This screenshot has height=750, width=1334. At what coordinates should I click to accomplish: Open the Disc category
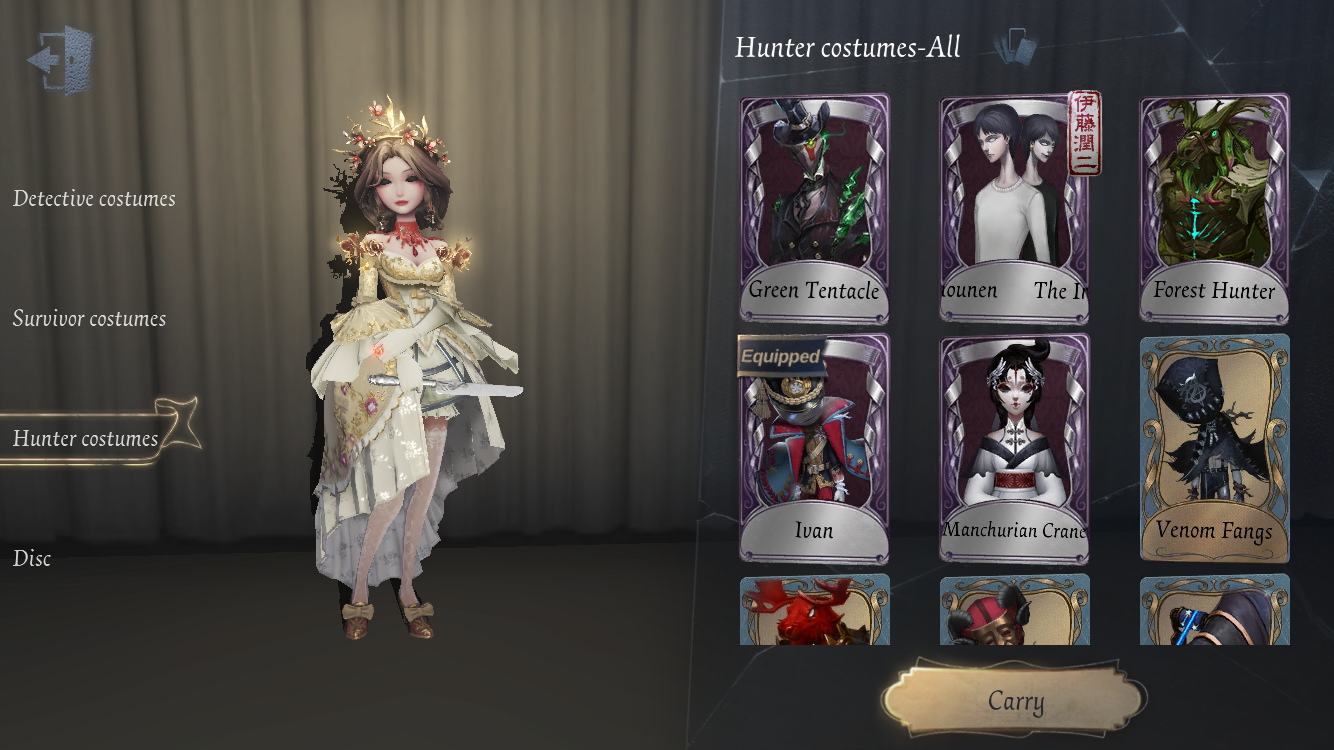click(32, 559)
